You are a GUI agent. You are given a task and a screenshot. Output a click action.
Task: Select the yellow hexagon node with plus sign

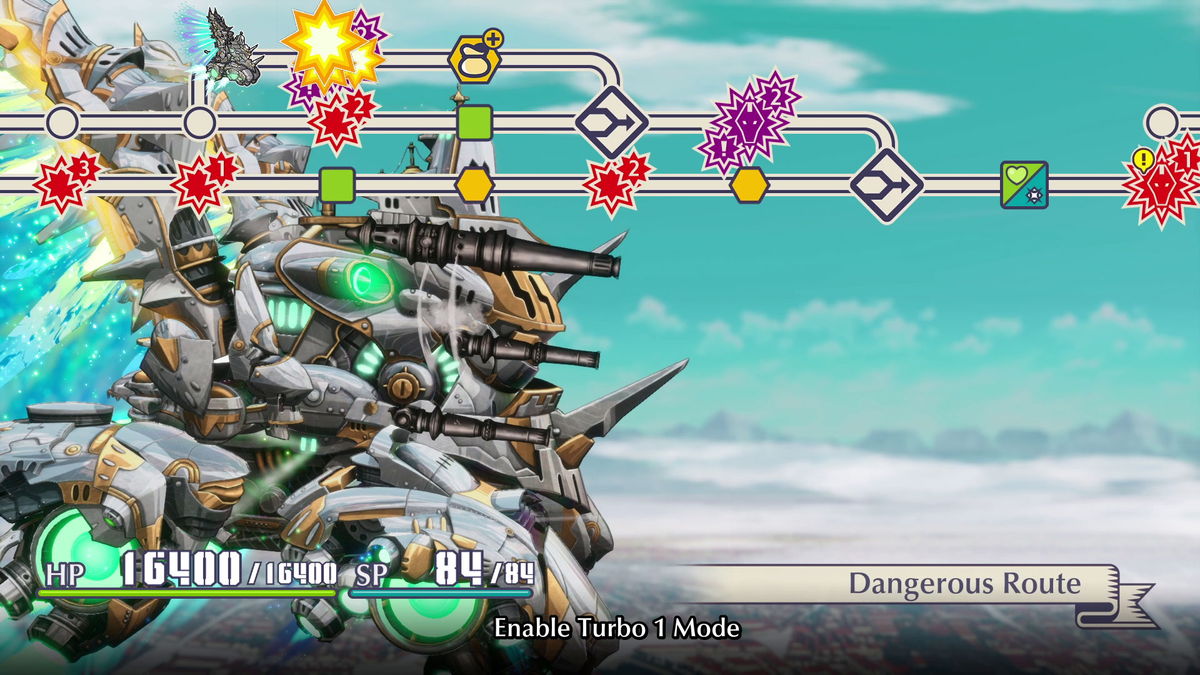coord(473,60)
